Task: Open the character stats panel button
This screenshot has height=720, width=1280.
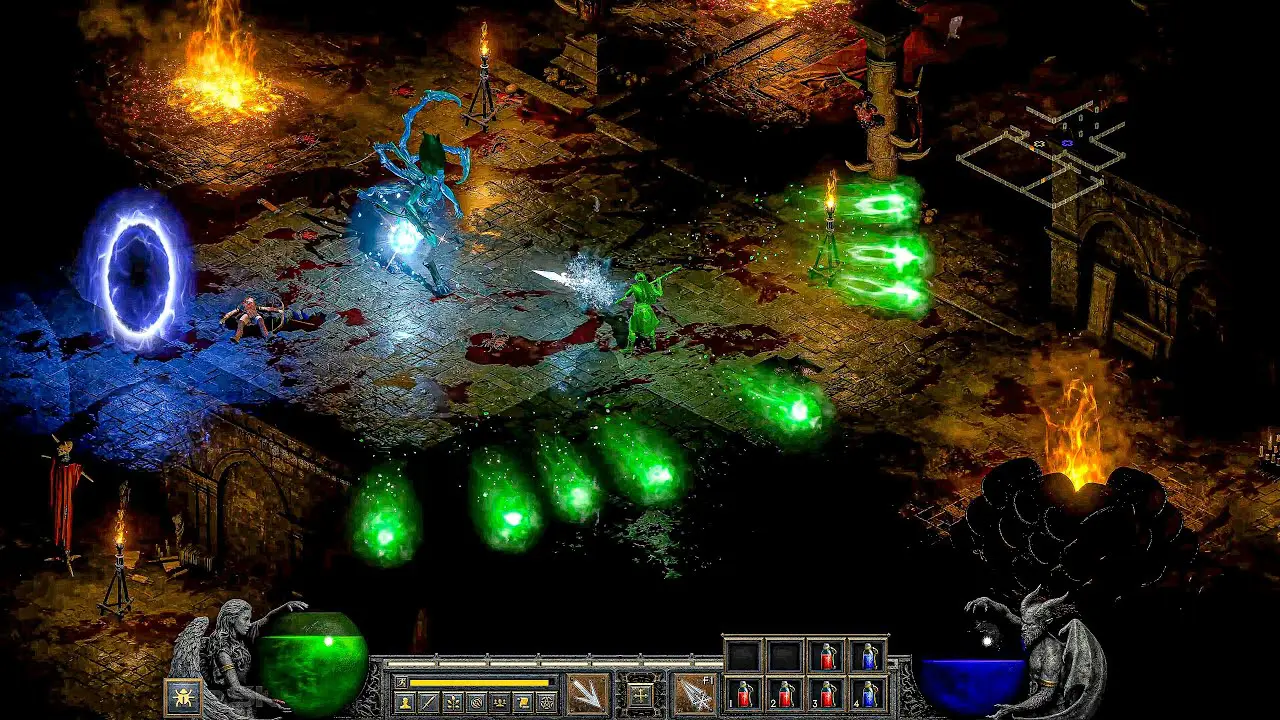Action: (405, 702)
